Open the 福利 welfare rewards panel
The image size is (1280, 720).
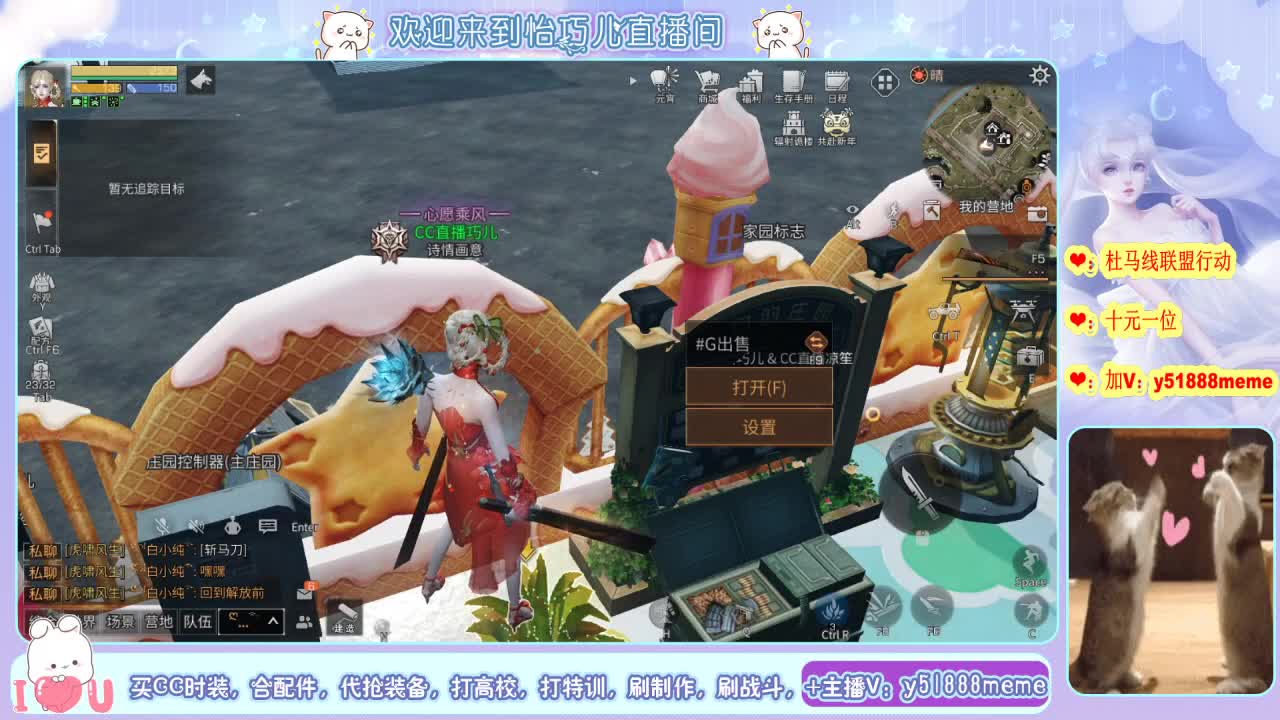[752, 82]
